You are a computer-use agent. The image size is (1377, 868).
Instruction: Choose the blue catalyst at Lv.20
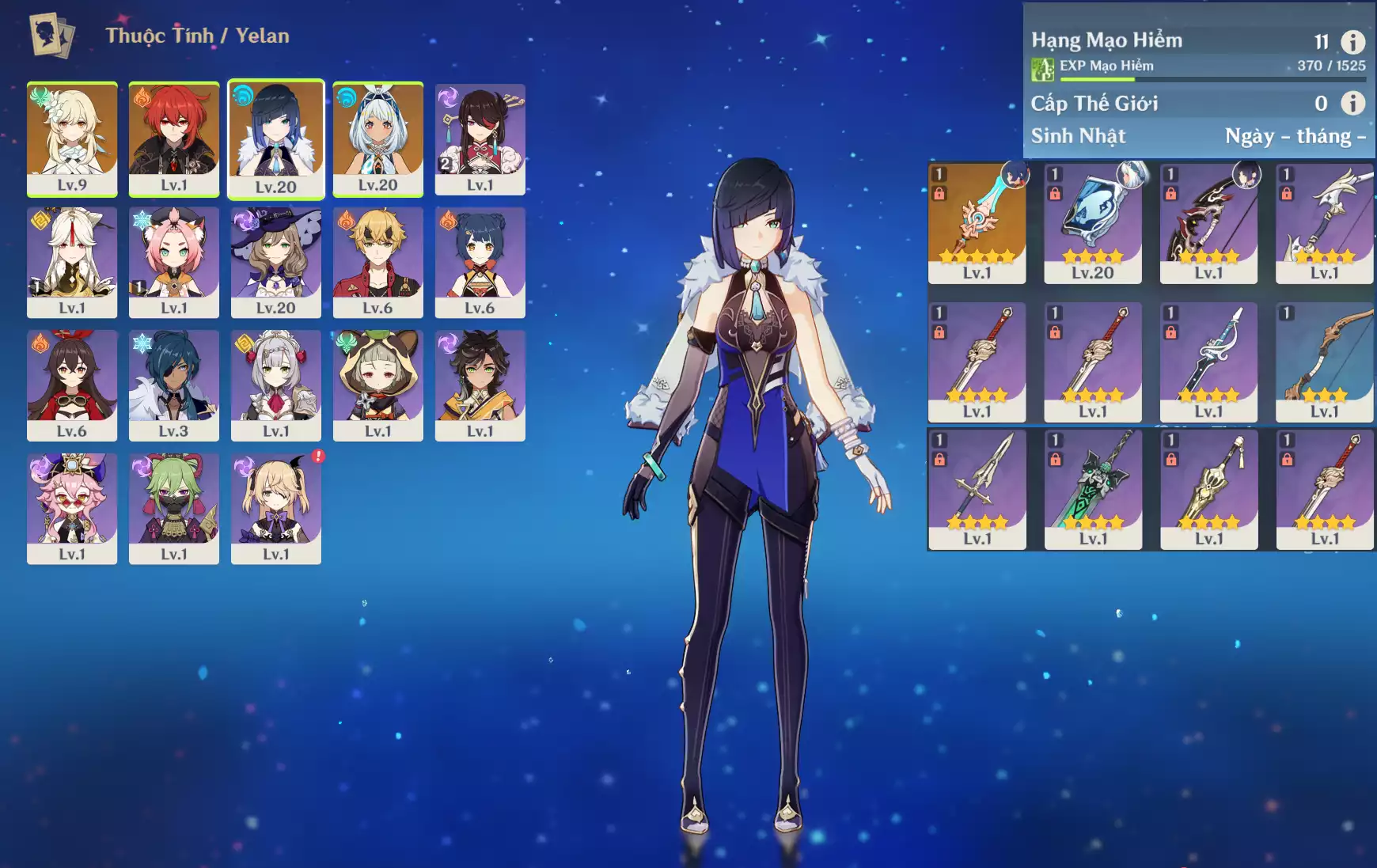1093,222
